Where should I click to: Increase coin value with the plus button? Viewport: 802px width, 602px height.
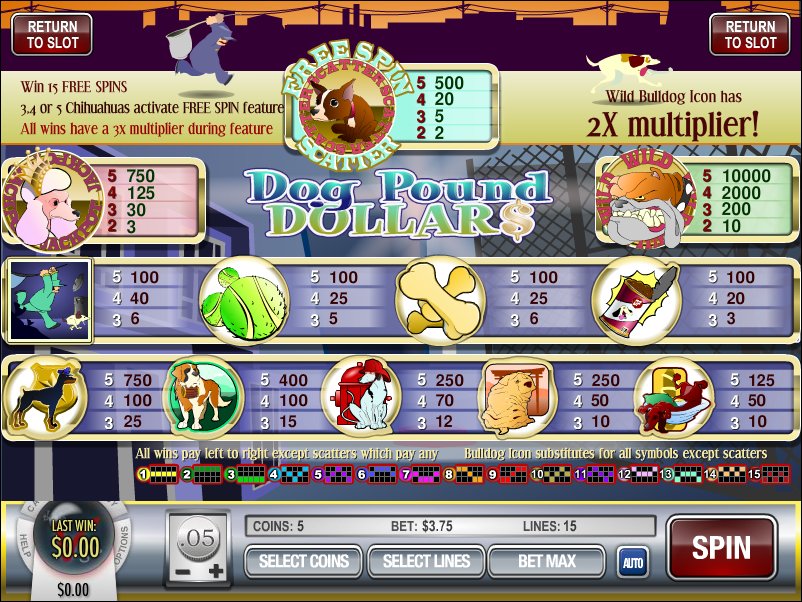[216, 571]
